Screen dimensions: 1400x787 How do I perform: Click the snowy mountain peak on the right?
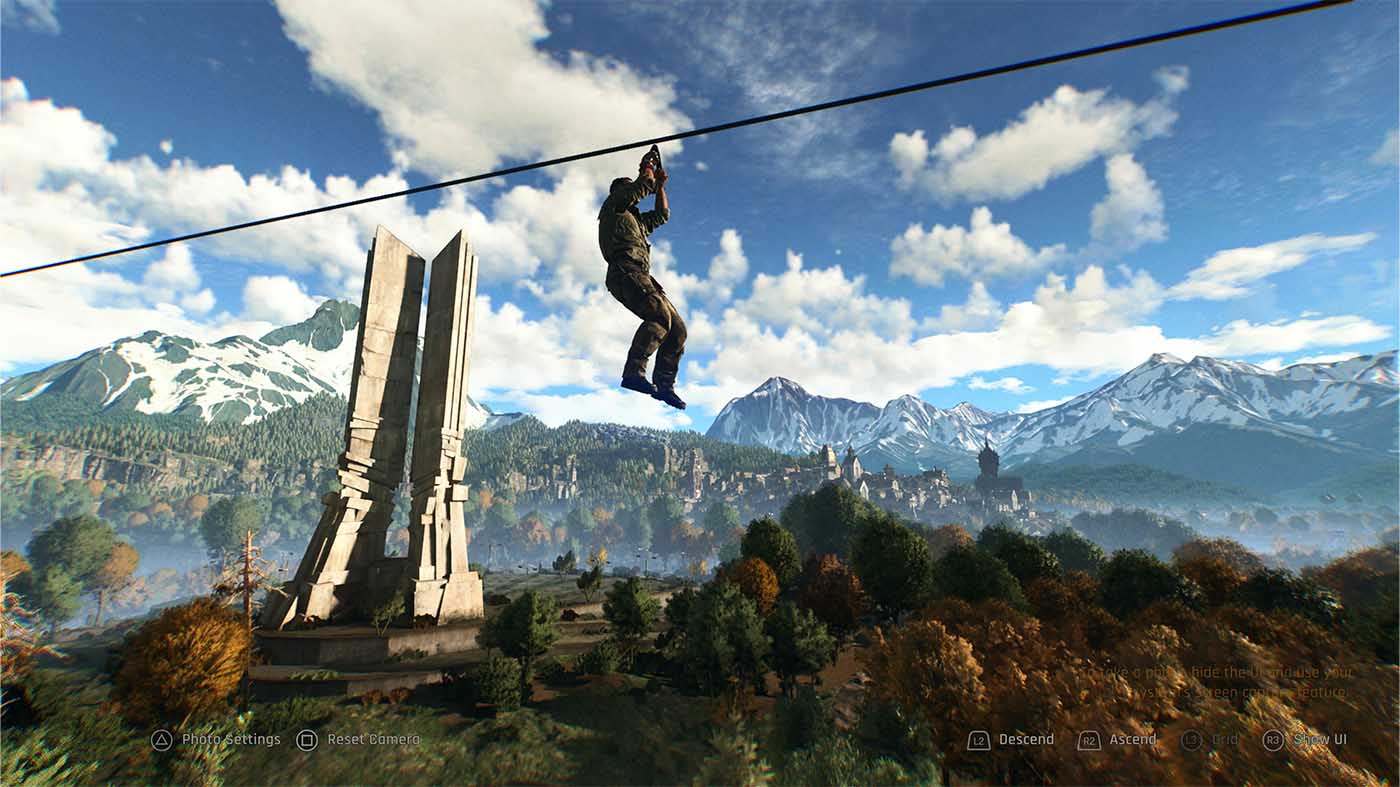pyautogui.click(x=1170, y=370)
